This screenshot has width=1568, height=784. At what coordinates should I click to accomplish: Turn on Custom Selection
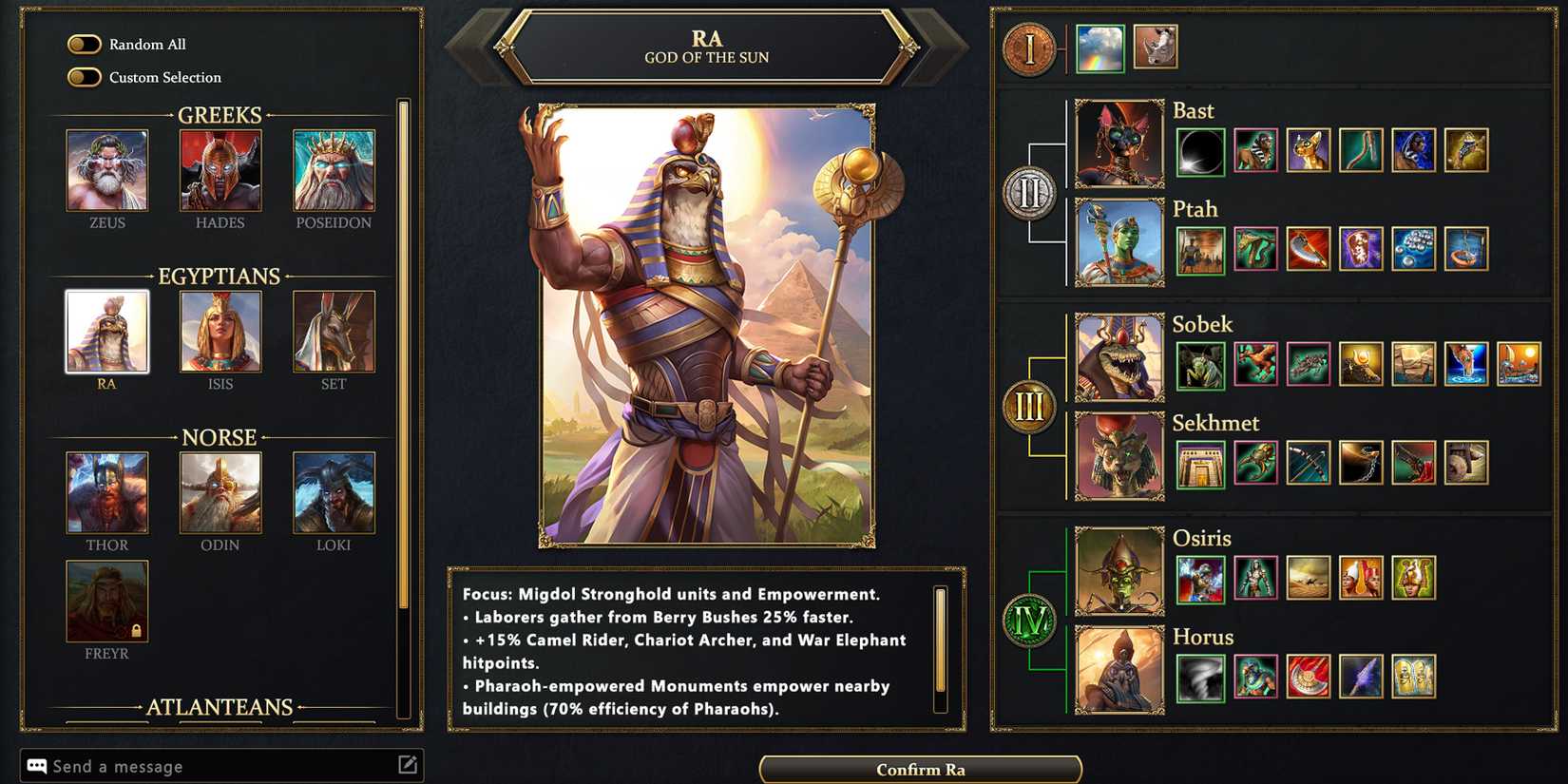pyautogui.click(x=85, y=77)
